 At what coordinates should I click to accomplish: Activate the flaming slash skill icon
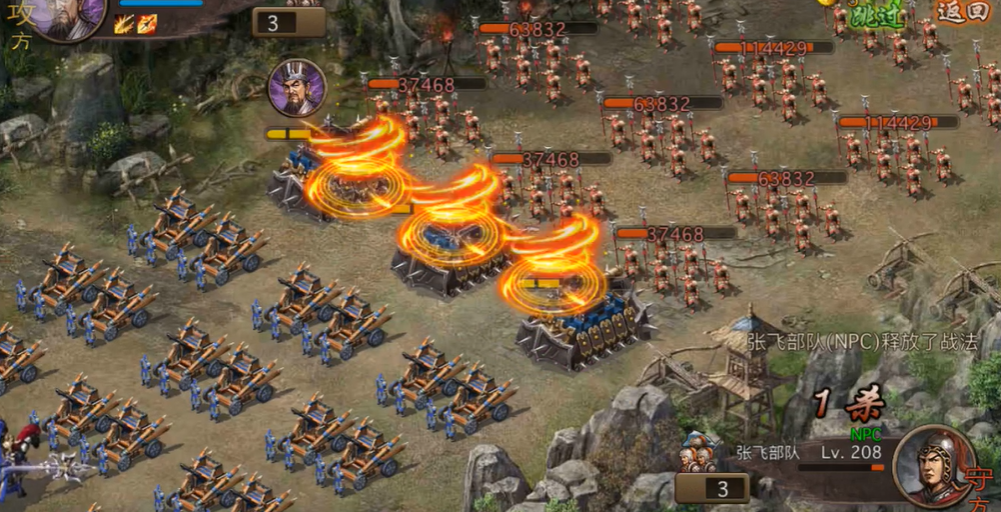click(x=124, y=24)
